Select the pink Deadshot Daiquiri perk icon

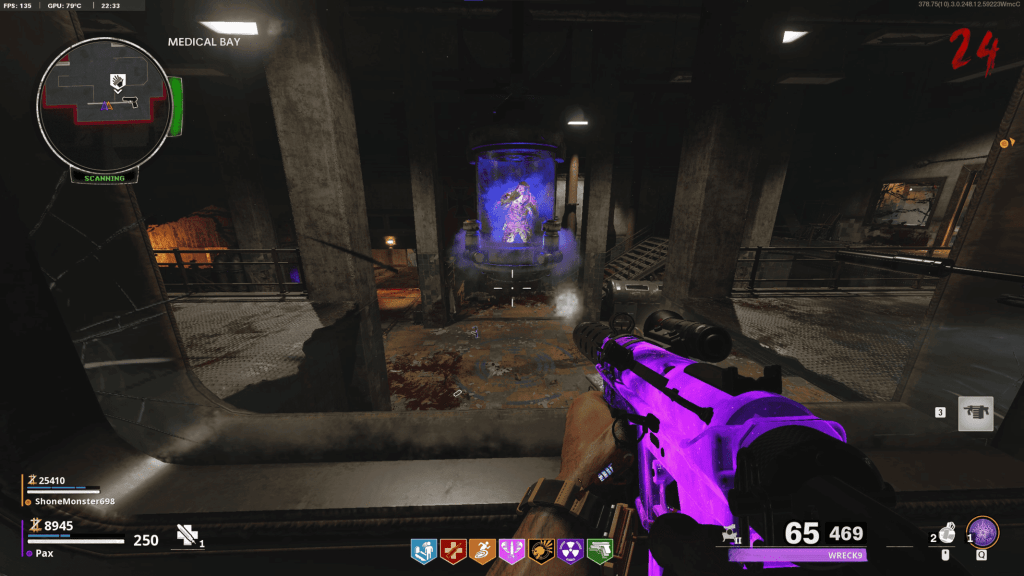point(512,550)
